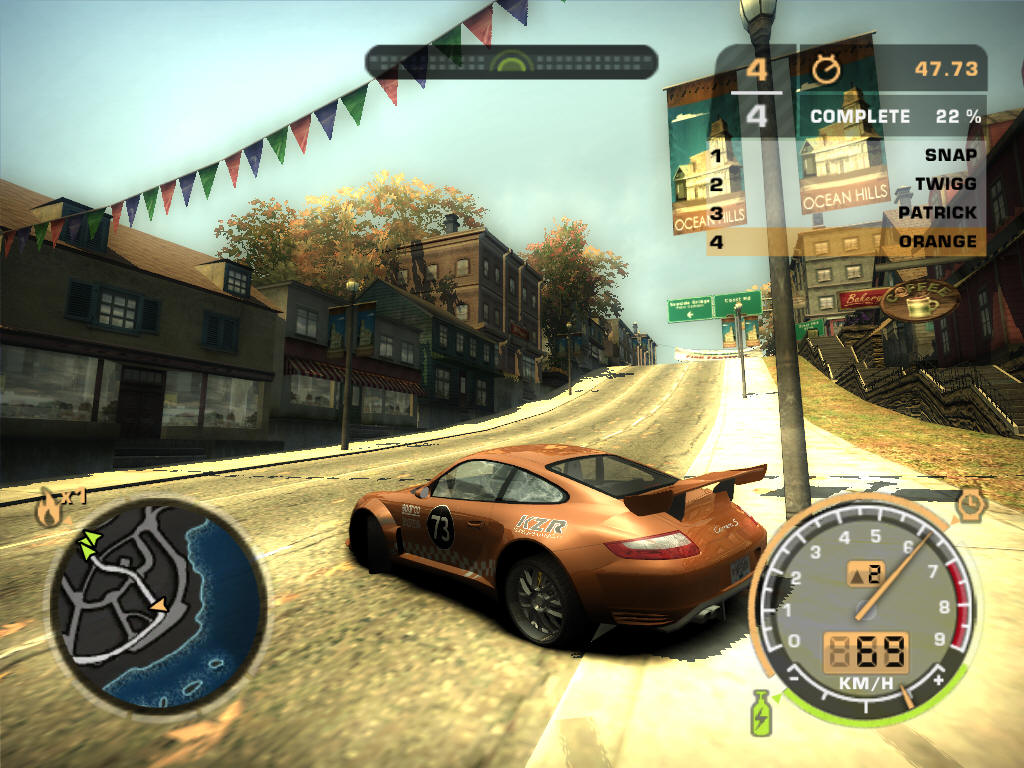Click the heat level flame icon

click(48, 510)
